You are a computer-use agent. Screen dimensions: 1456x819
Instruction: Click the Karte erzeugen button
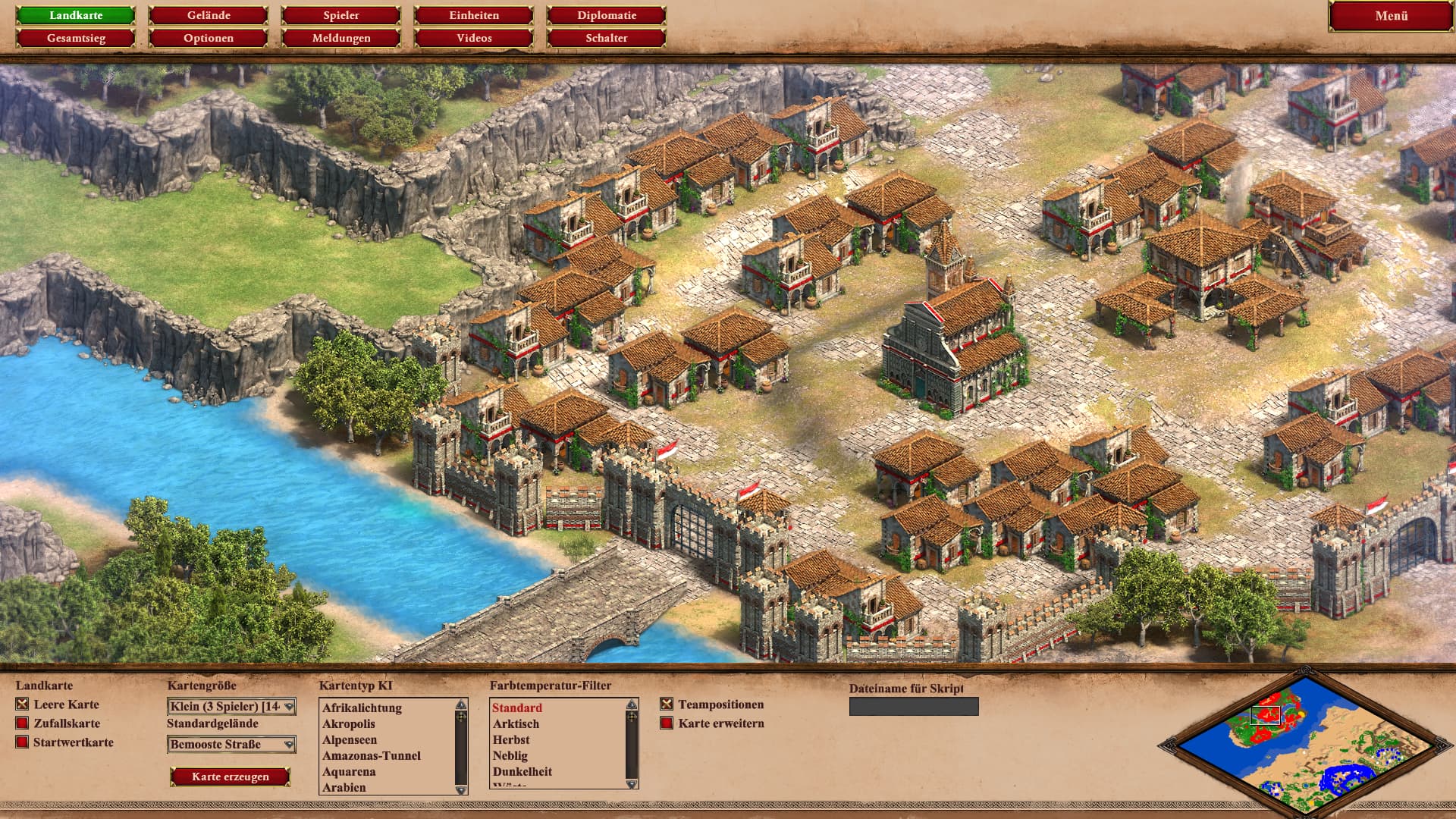pyautogui.click(x=230, y=777)
